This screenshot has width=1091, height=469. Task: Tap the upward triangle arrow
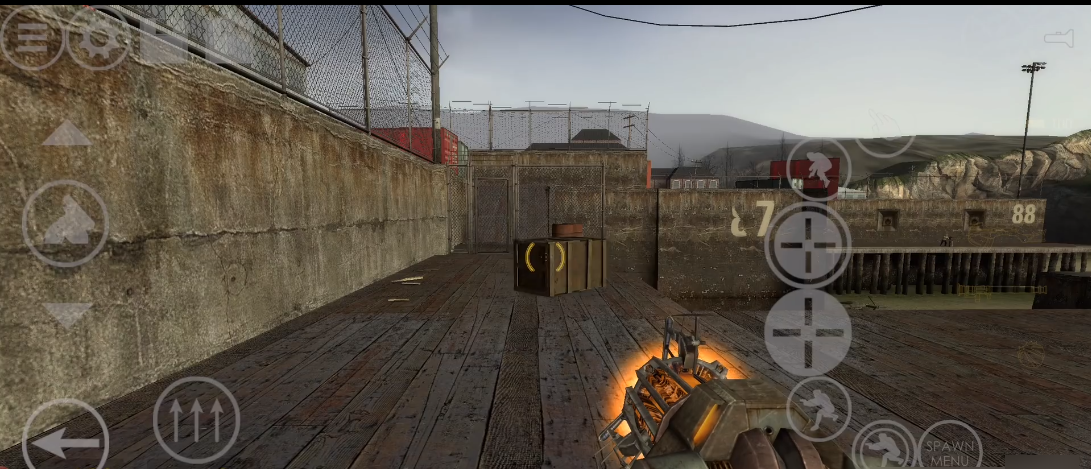pos(67,134)
